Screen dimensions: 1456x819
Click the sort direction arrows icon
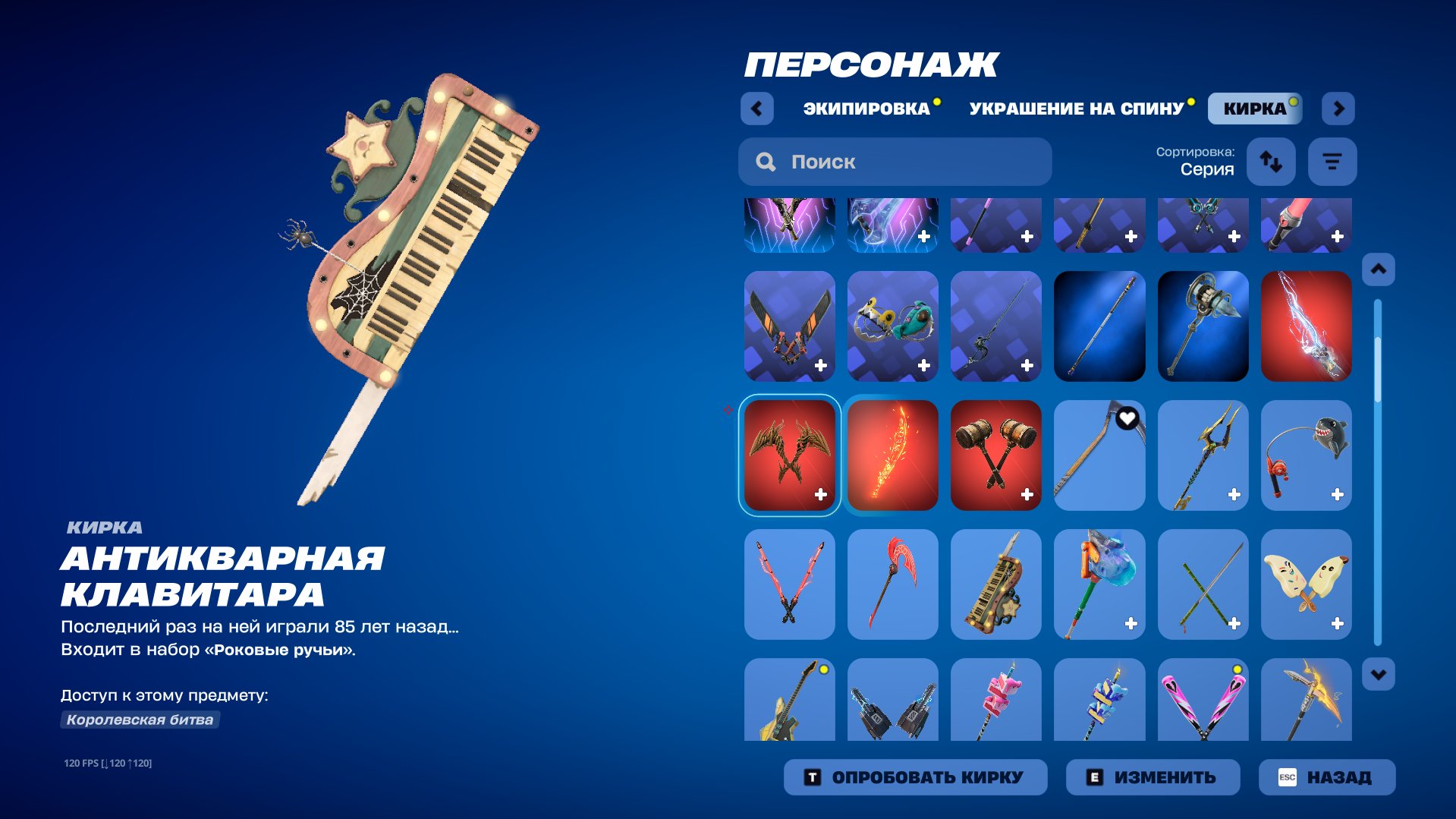pyautogui.click(x=1271, y=161)
